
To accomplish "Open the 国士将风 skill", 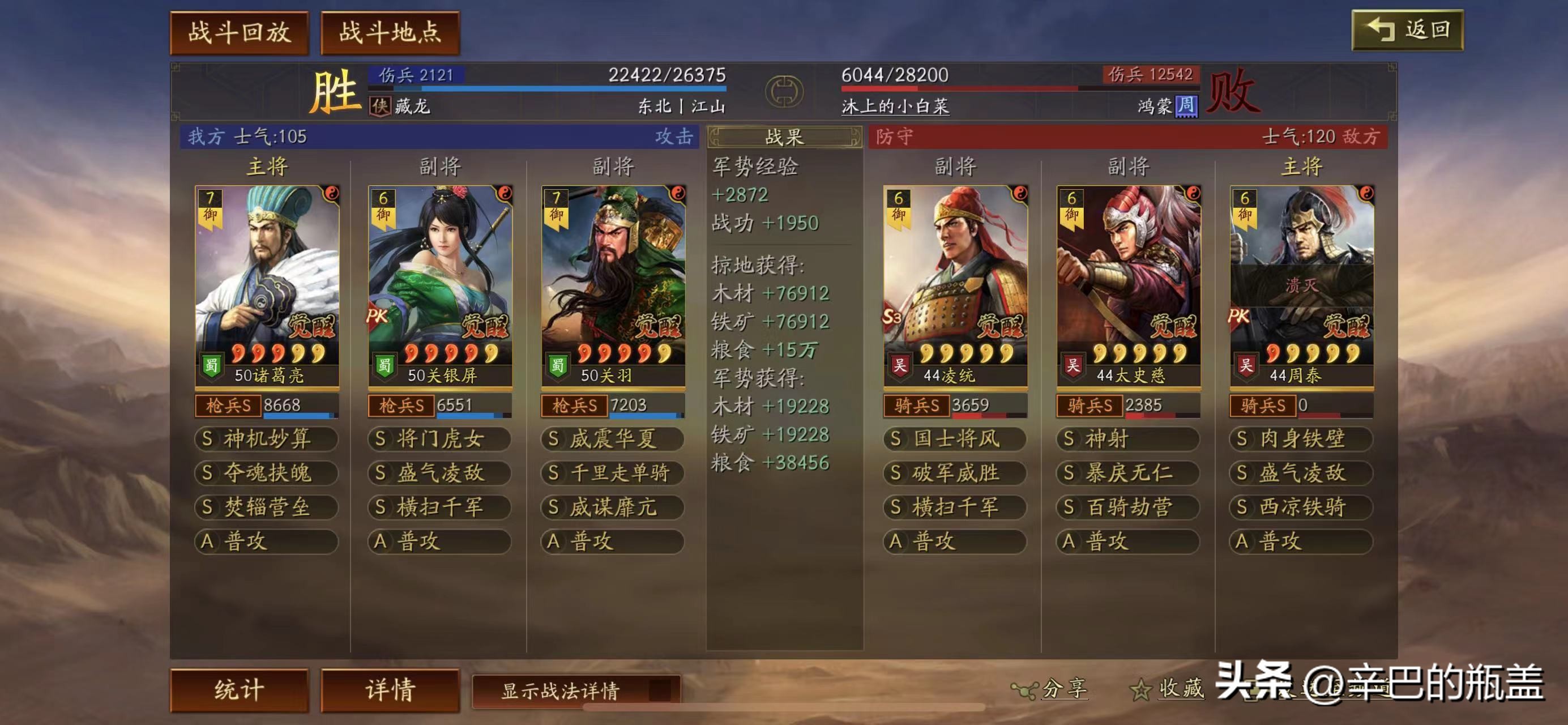I will pos(955,439).
